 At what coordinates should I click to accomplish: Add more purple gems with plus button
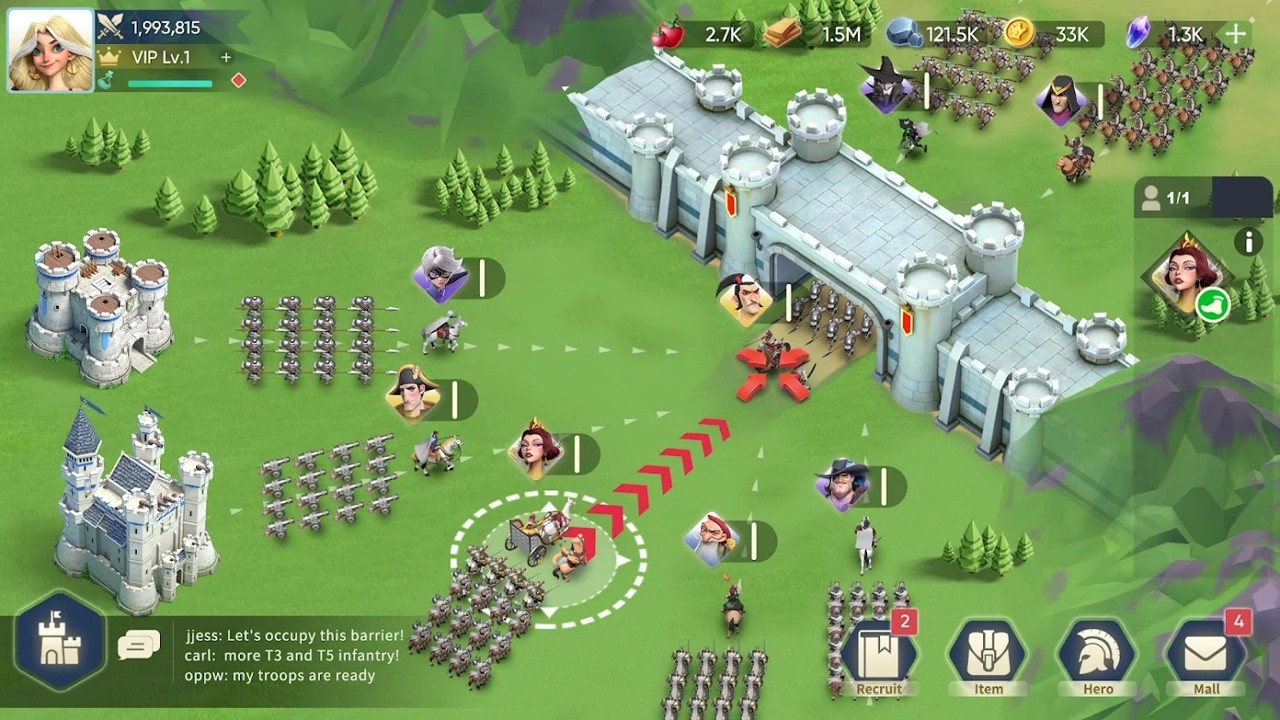tap(1237, 34)
